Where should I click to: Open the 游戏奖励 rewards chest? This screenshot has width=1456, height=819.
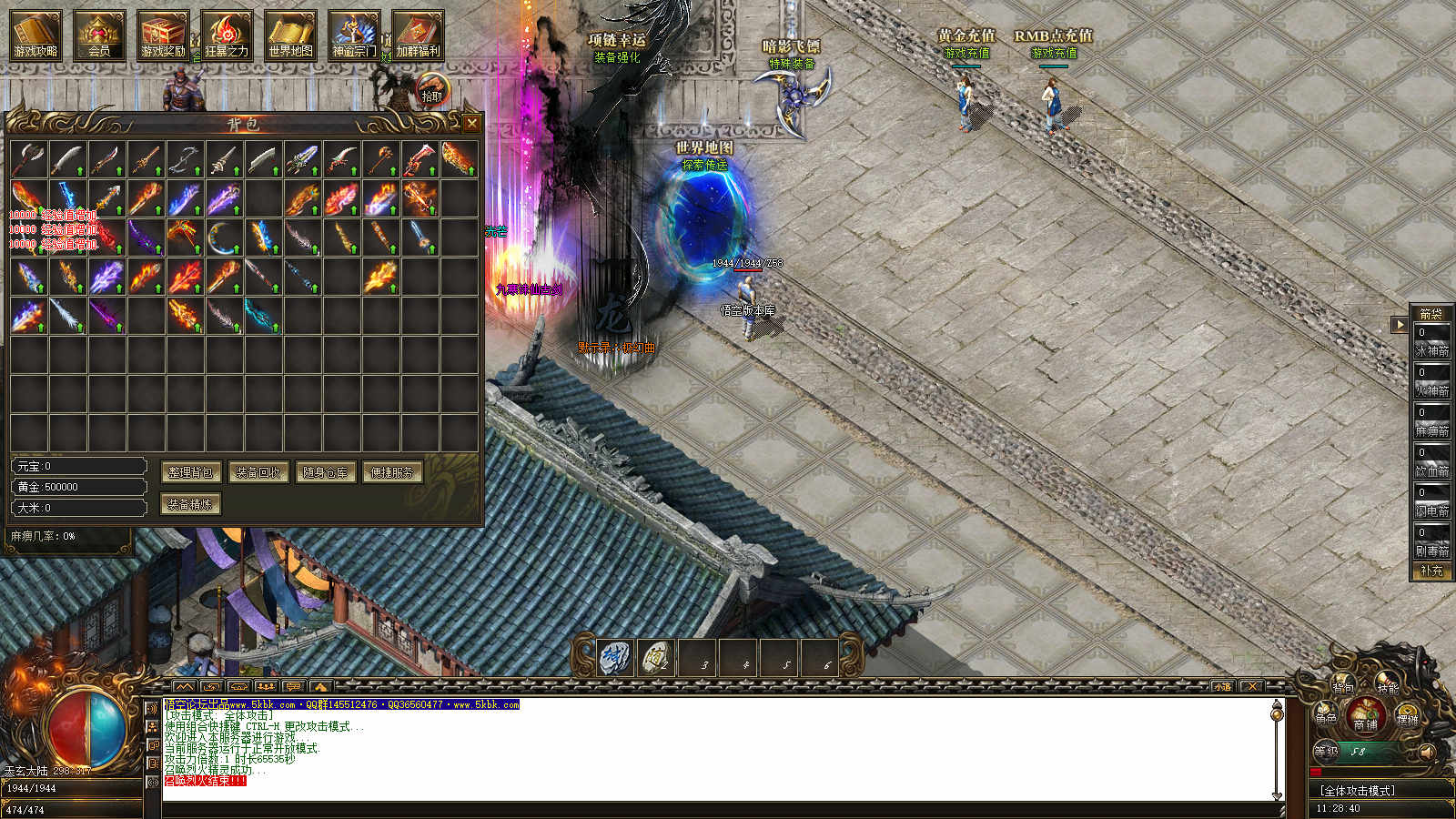point(163,35)
